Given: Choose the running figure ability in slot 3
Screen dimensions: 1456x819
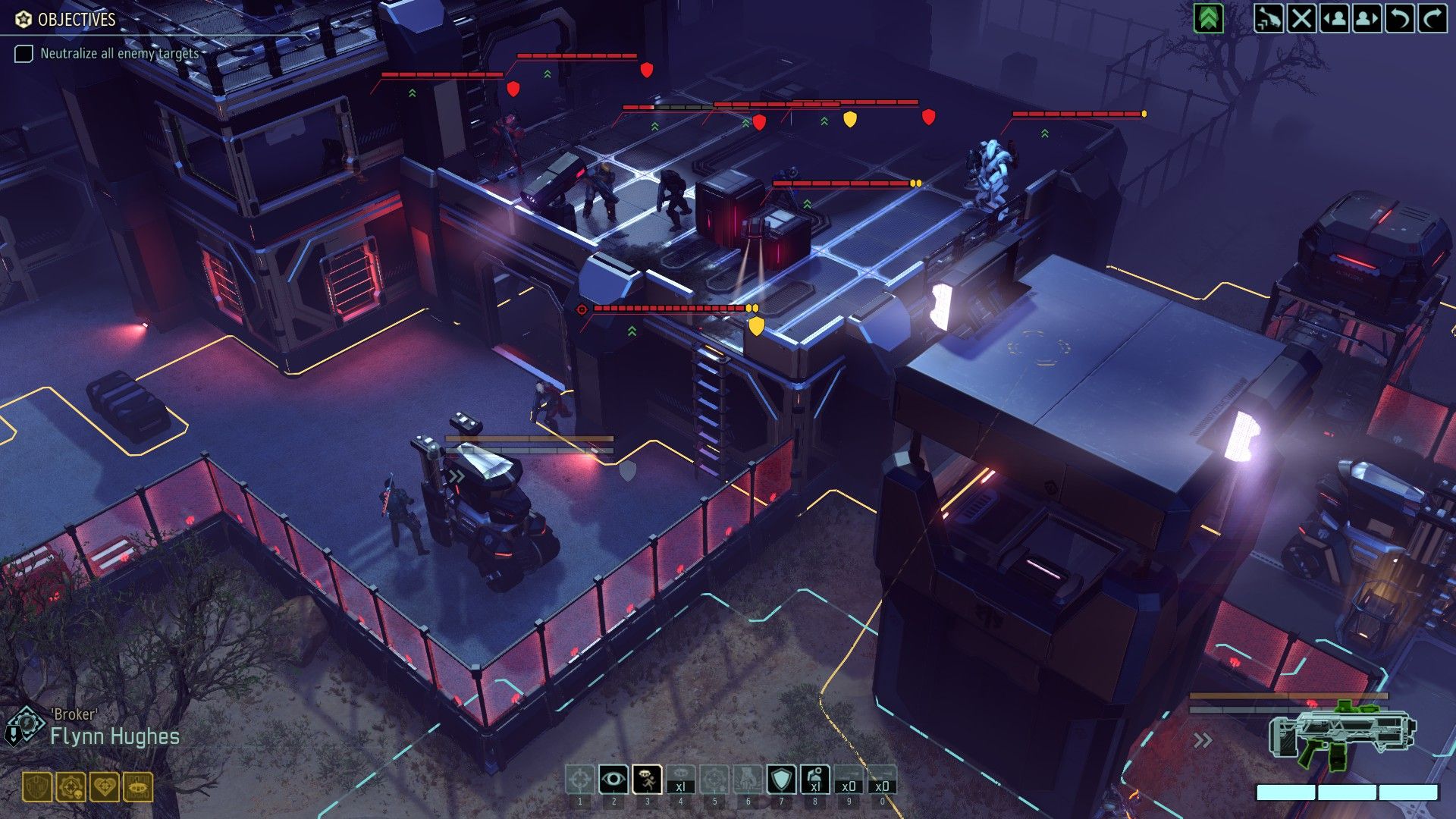Looking at the screenshot, I should click(x=647, y=780).
